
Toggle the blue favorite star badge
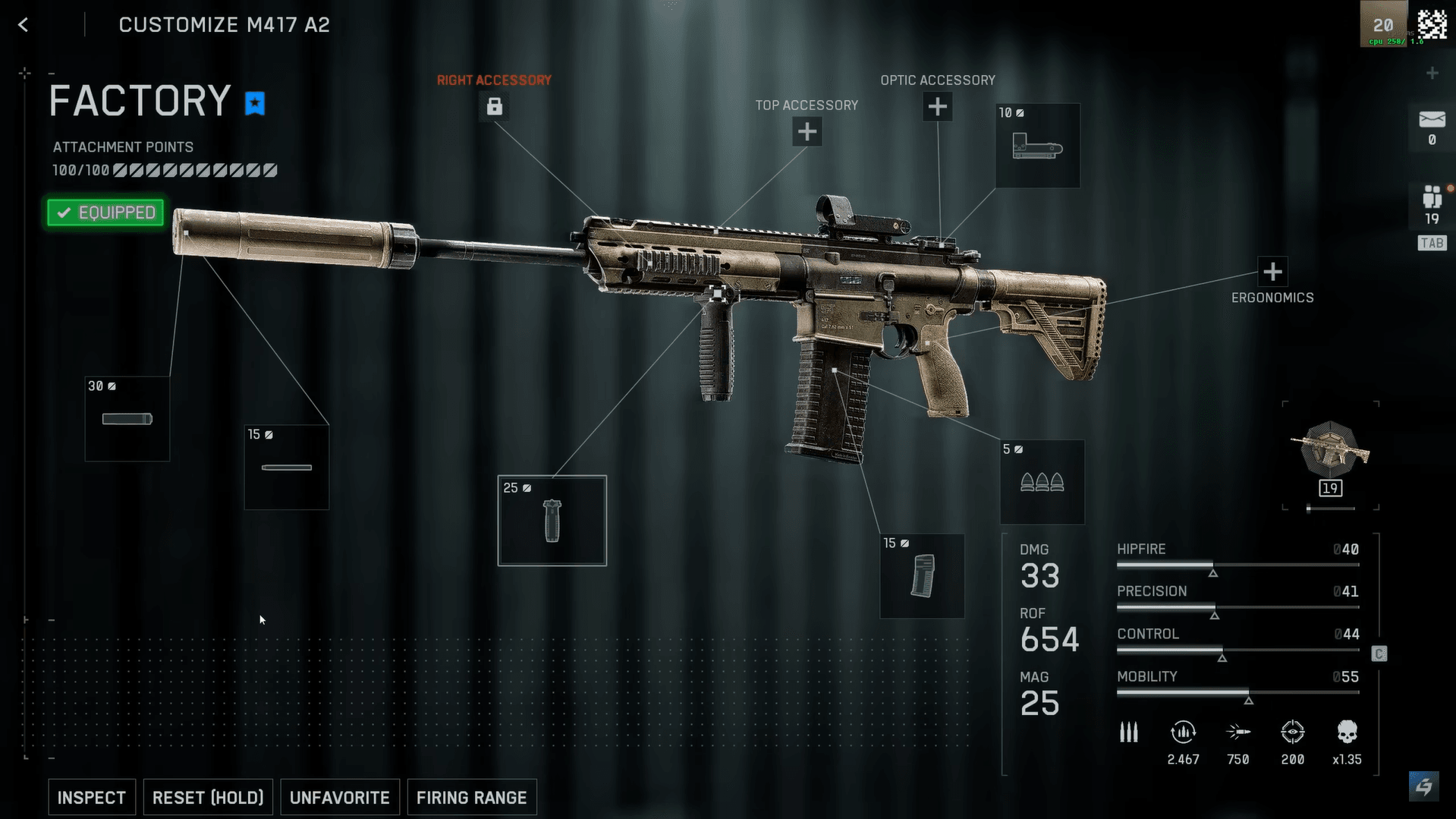255,102
